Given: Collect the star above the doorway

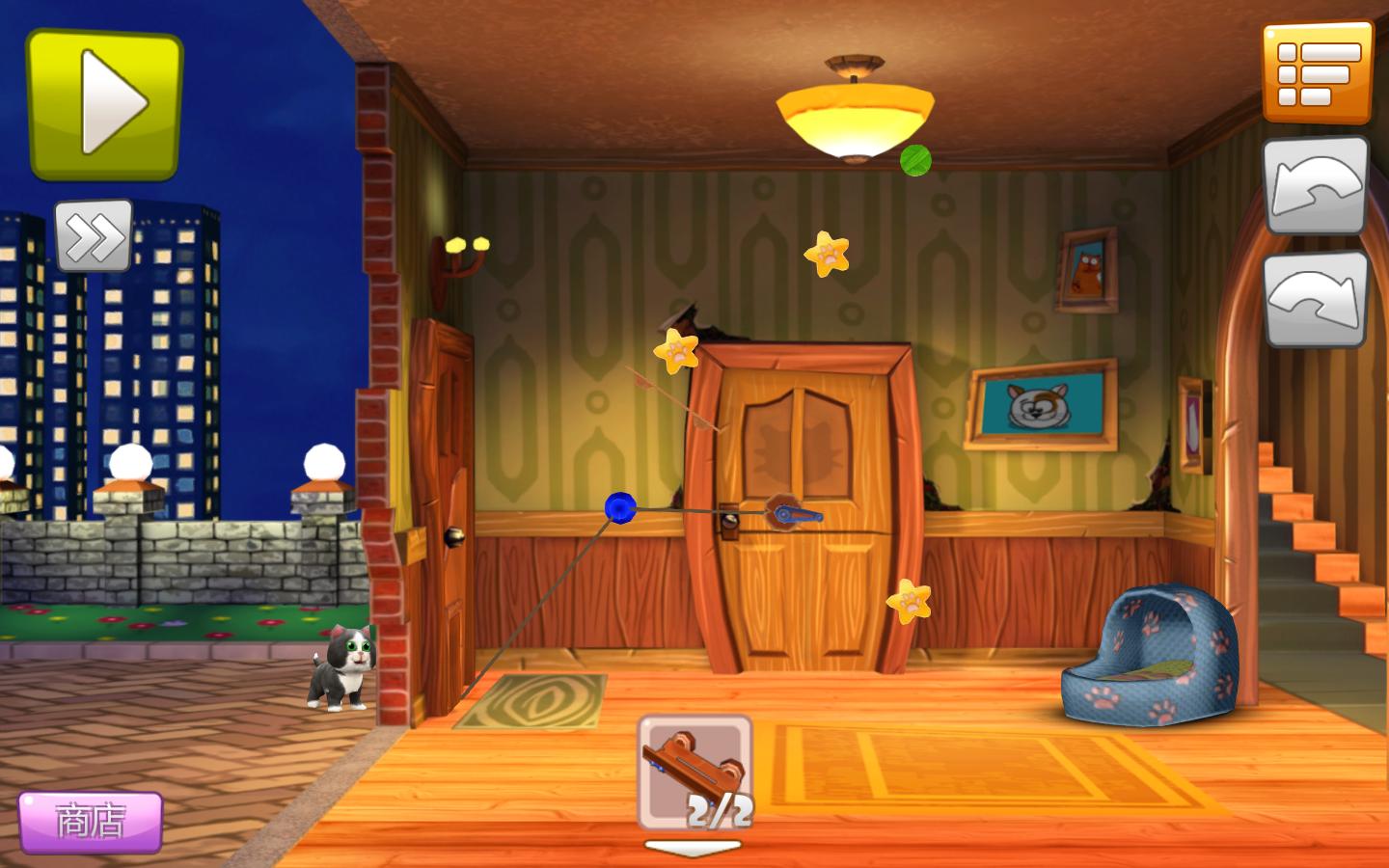Looking at the screenshot, I should tap(828, 256).
